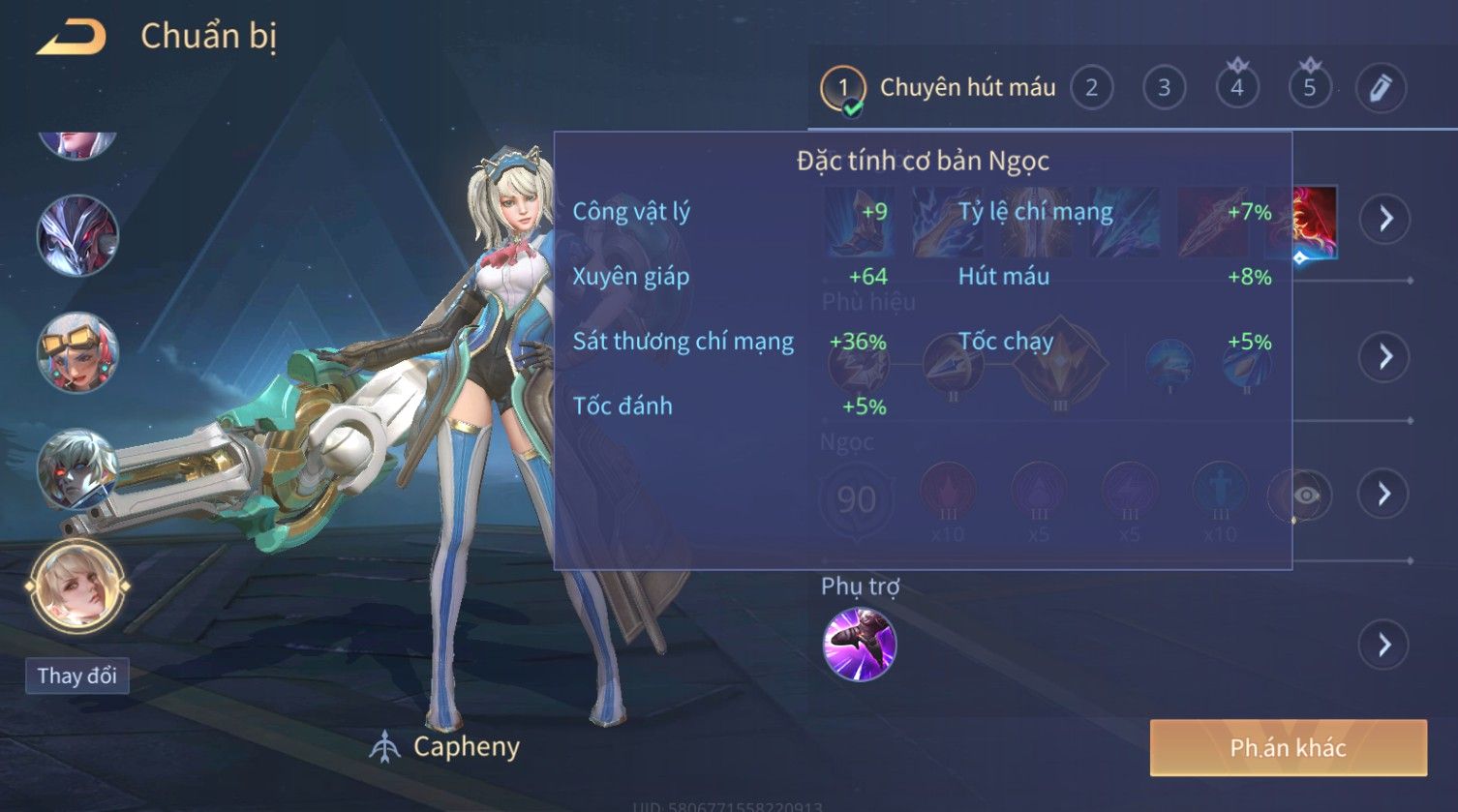
Task: Click the Thay đổi button
Action: click(x=77, y=676)
